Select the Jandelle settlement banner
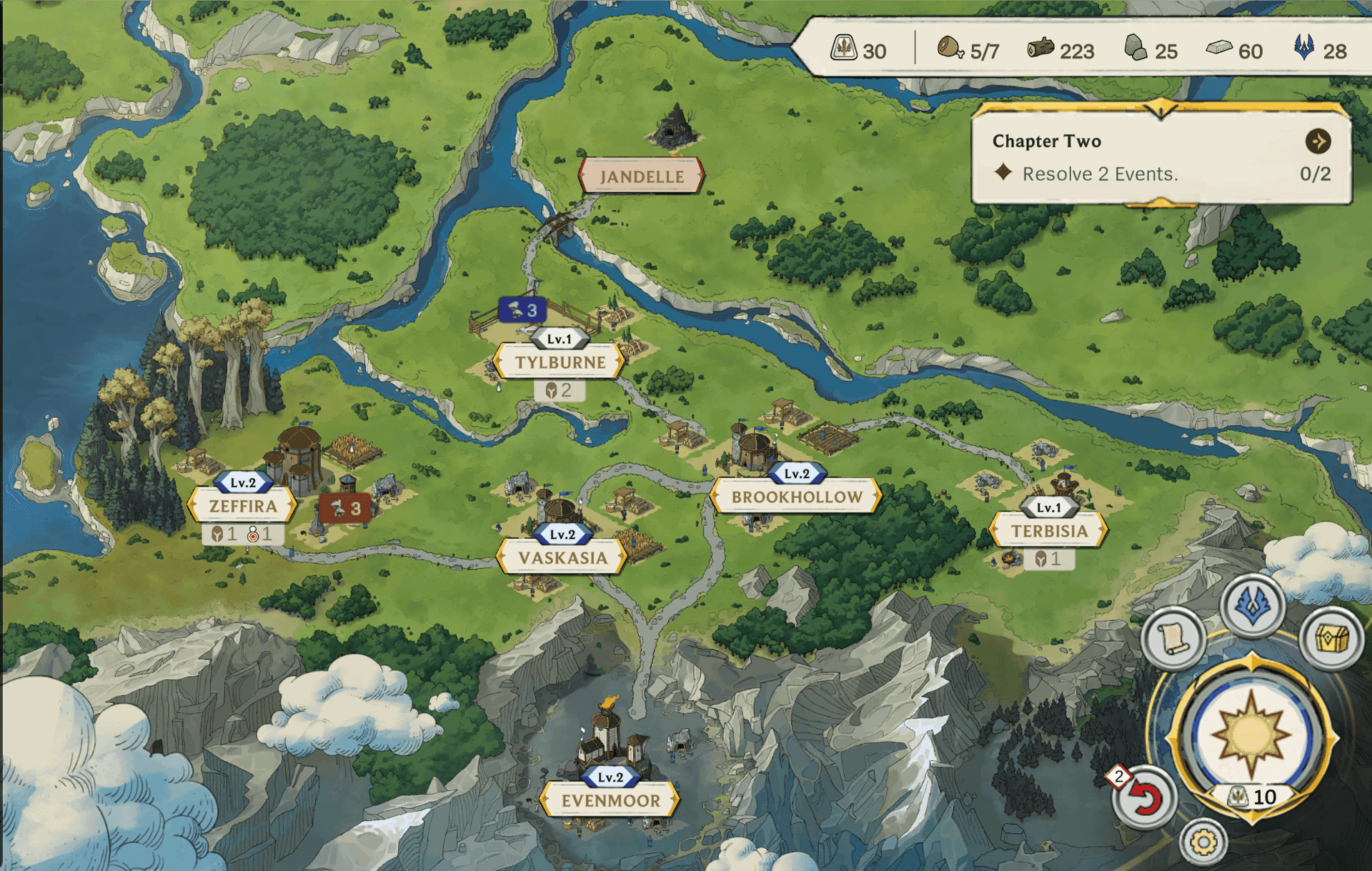 point(641,176)
